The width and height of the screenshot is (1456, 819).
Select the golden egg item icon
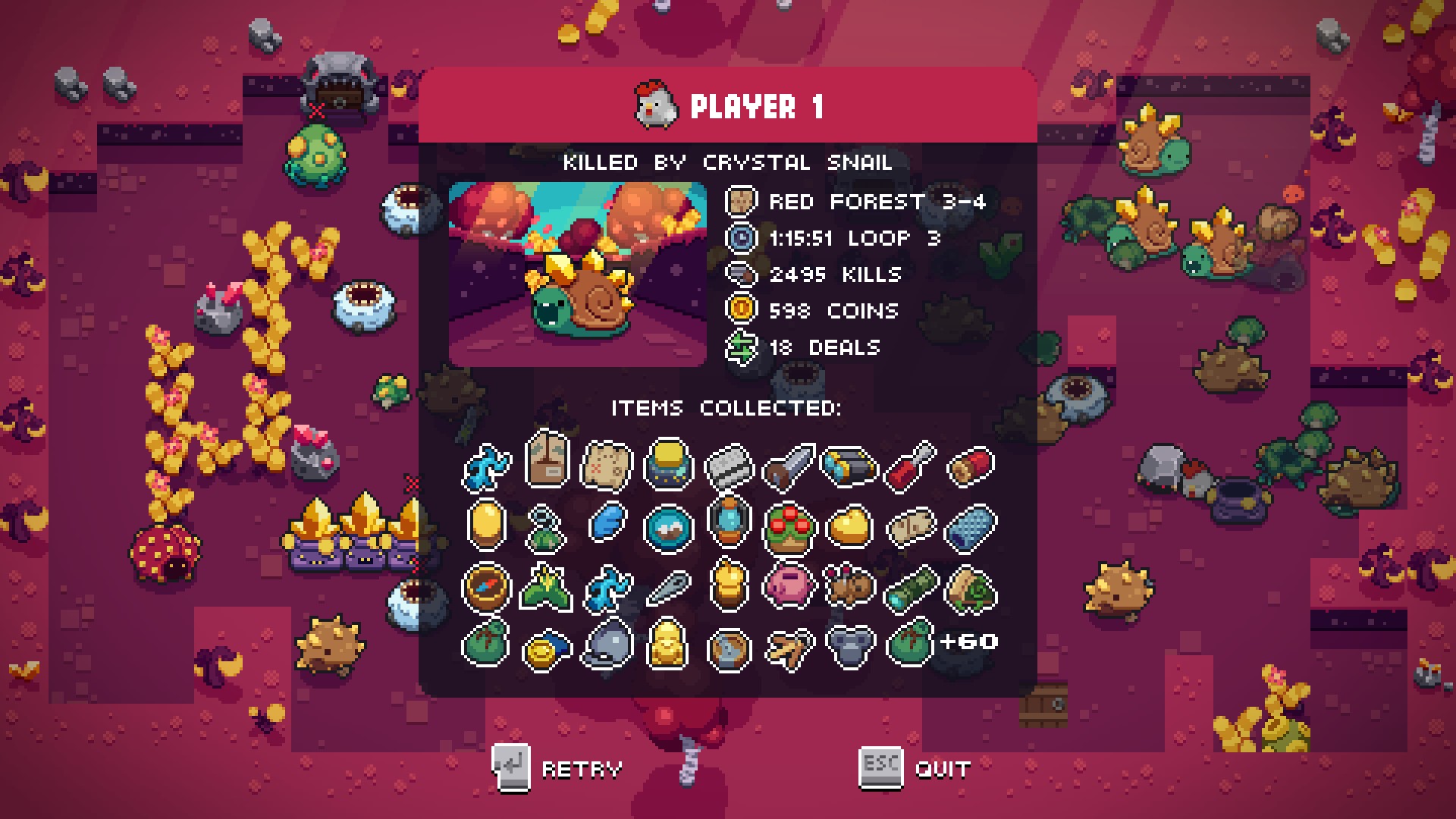[487, 525]
